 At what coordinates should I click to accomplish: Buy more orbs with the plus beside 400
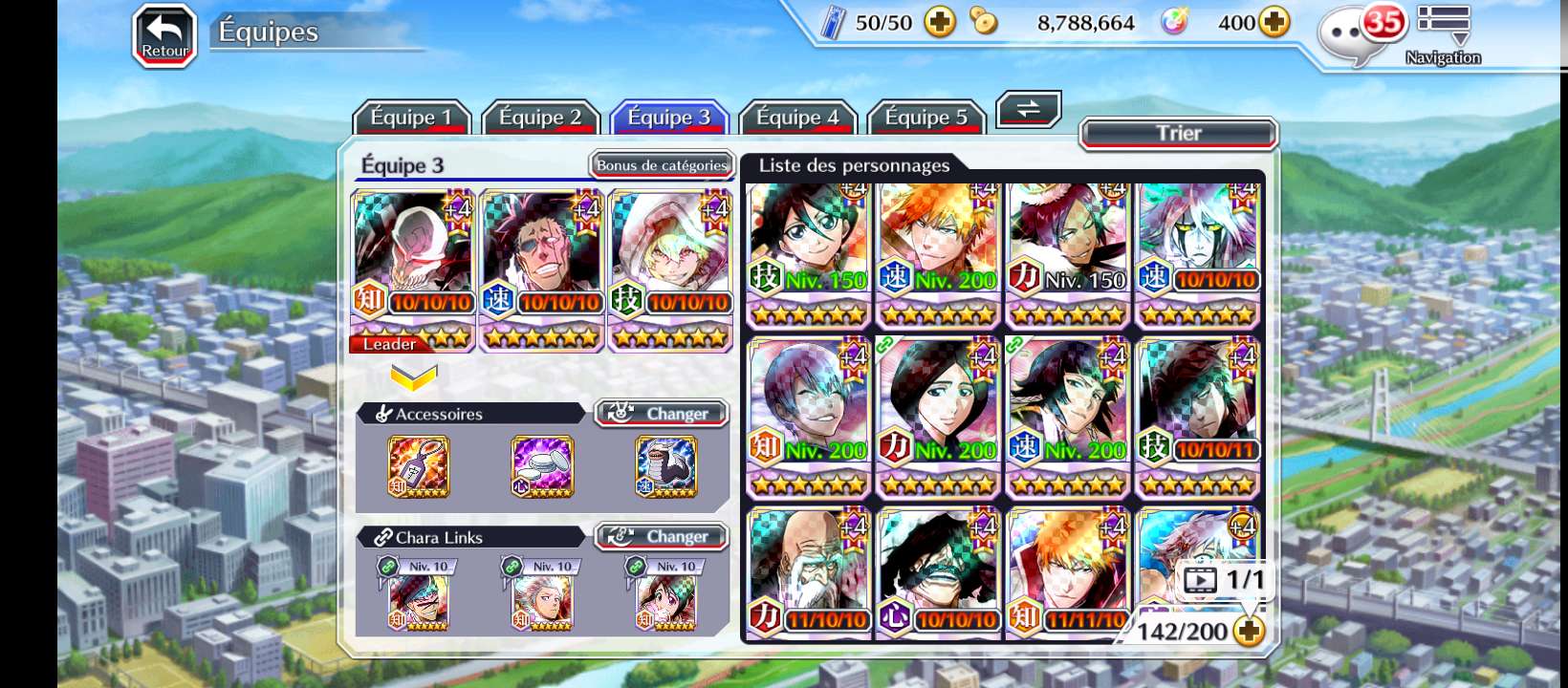coord(1274,22)
